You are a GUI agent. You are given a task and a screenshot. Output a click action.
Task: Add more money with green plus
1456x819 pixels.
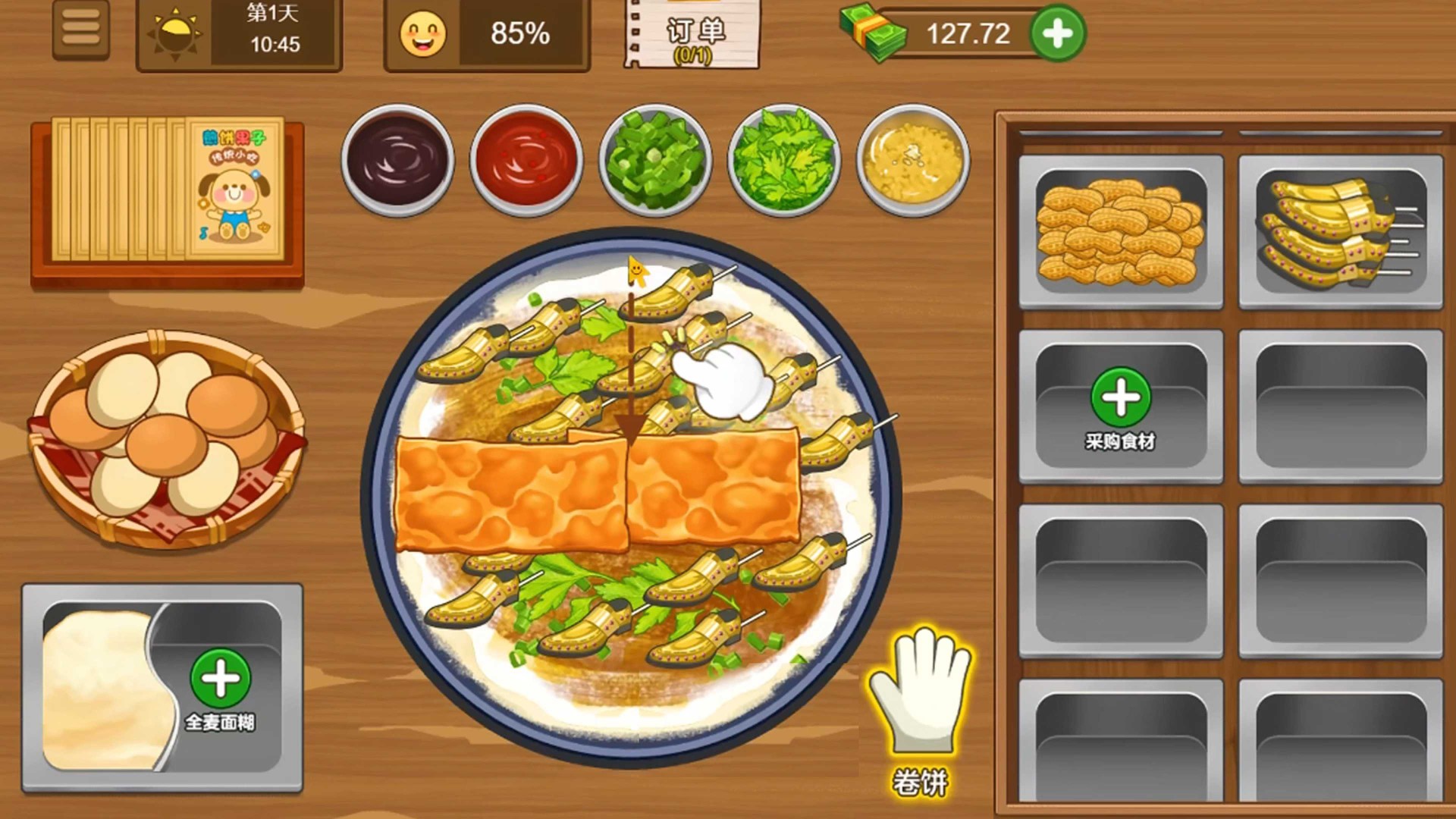pyautogui.click(x=1057, y=34)
